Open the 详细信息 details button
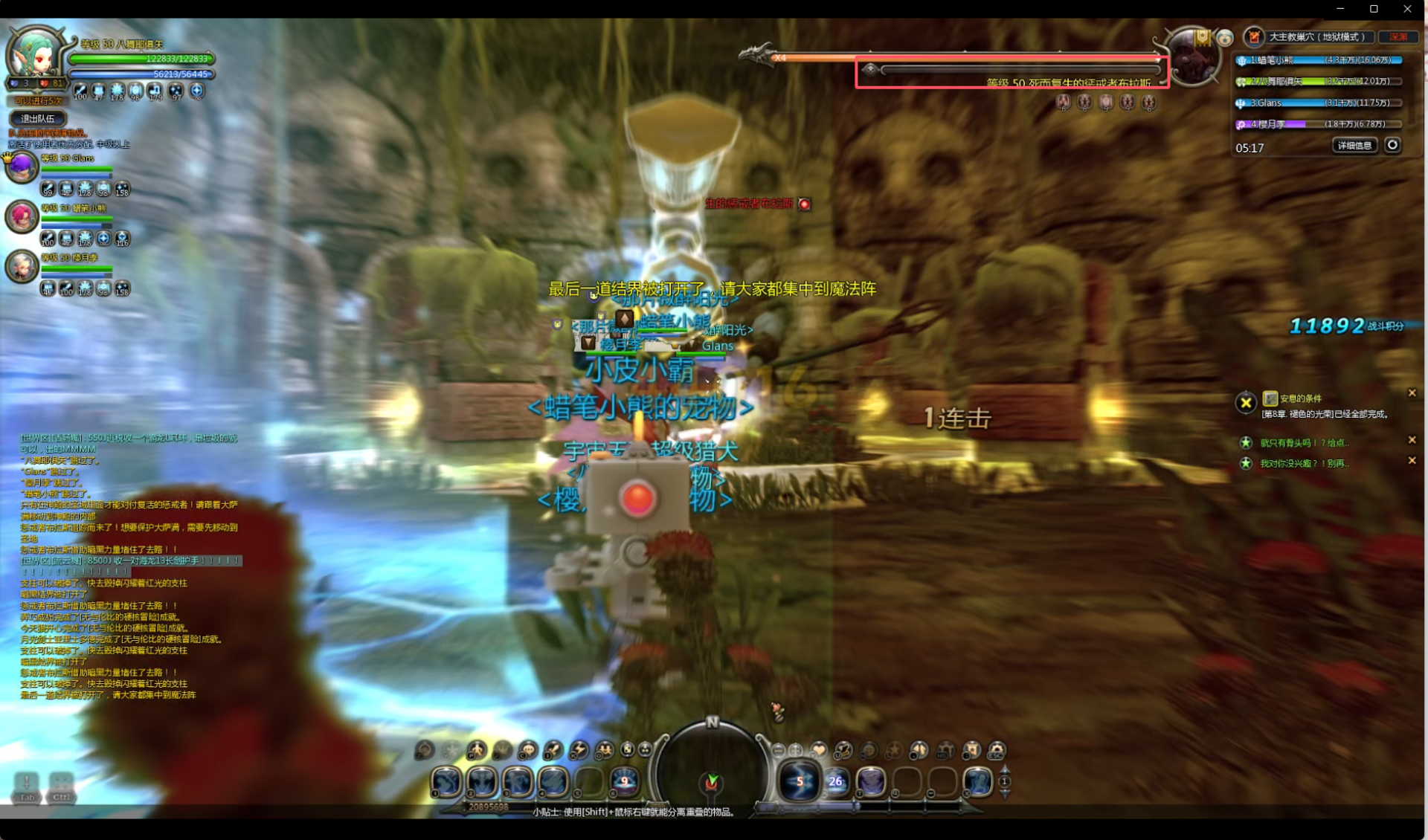This screenshot has height=840, width=1428. click(x=1354, y=146)
